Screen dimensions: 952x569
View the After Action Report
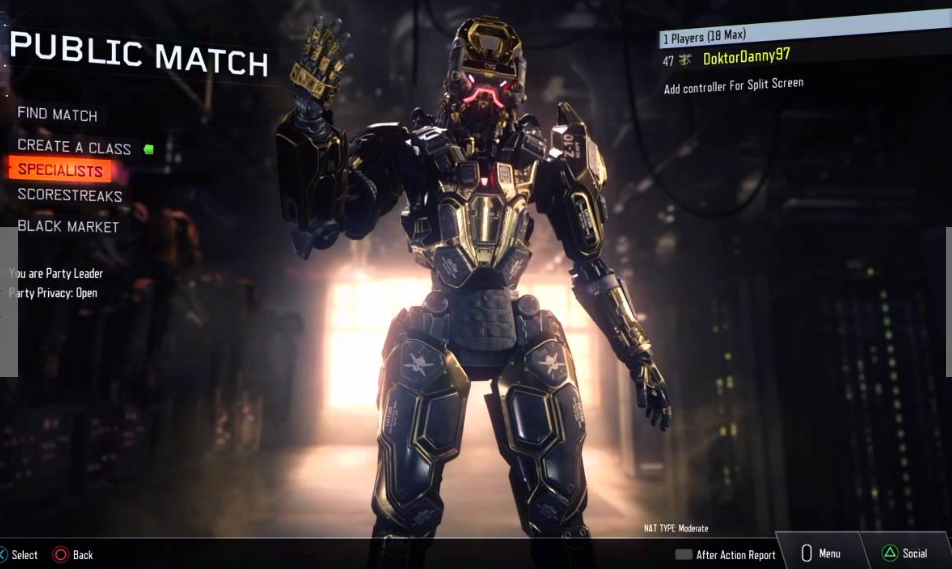coord(726,555)
